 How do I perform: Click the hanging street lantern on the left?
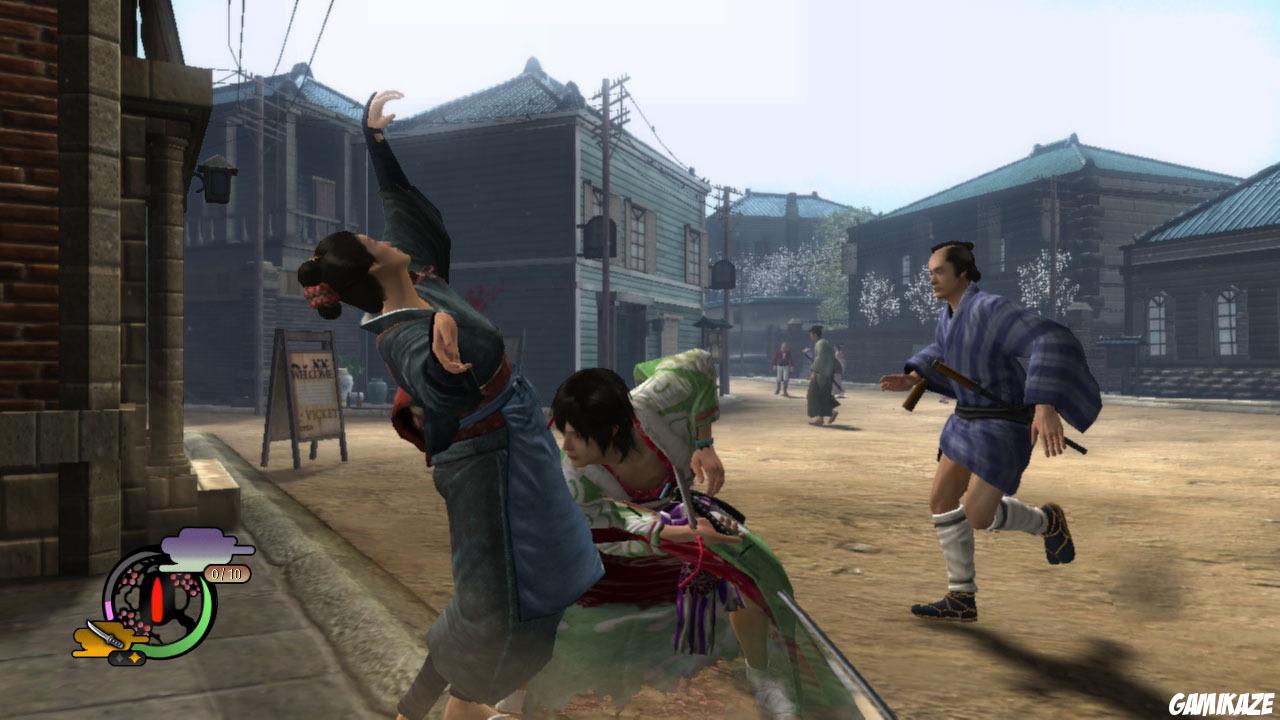pos(219,184)
